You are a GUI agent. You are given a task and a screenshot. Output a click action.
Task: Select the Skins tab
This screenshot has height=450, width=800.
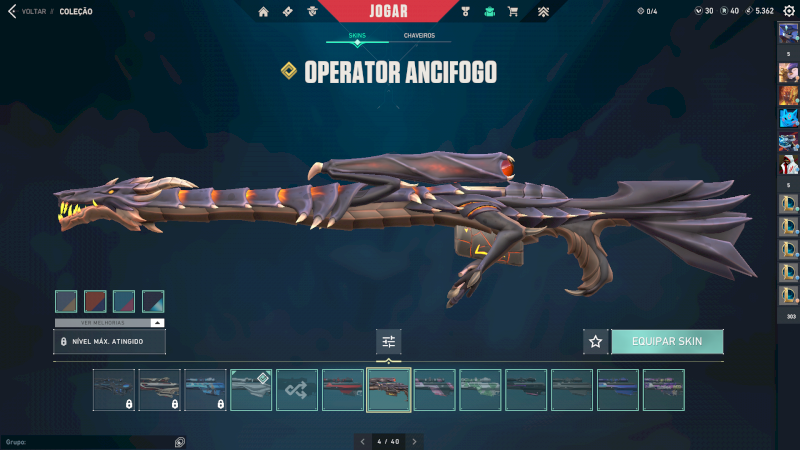tap(357, 35)
